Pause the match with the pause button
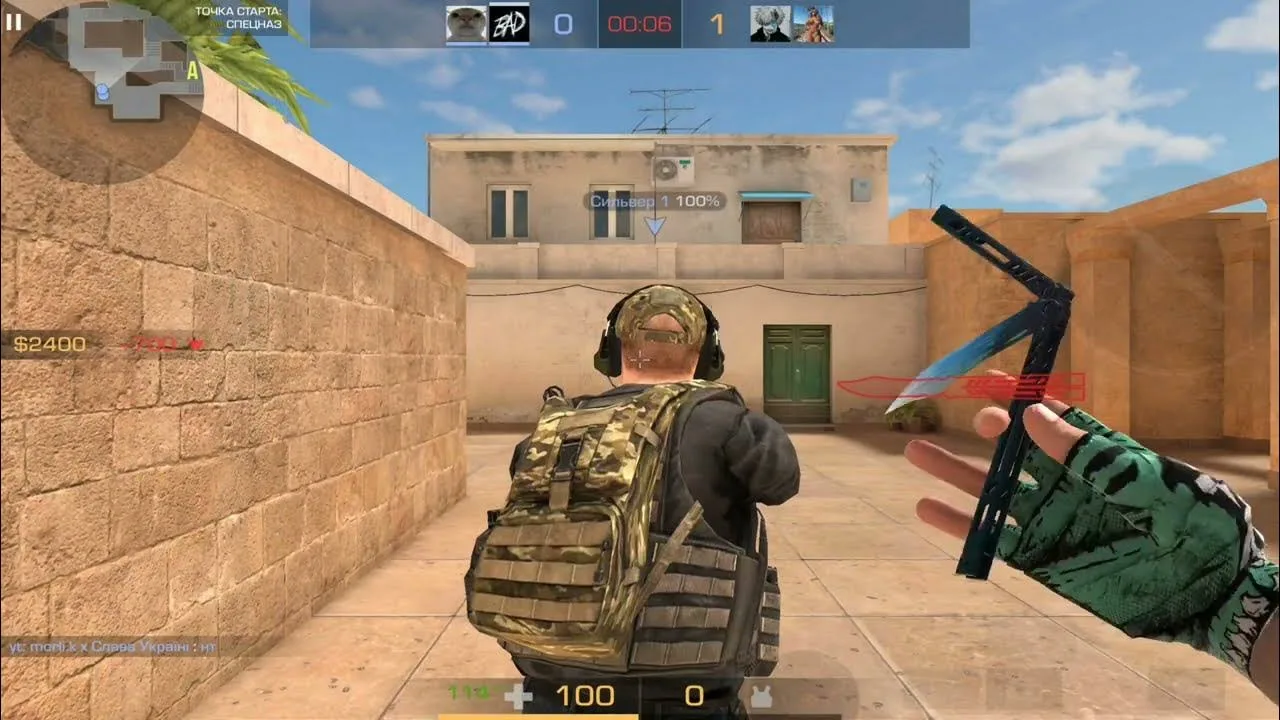The image size is (1280, 720). pyautogui.click(x=14, y=21)
